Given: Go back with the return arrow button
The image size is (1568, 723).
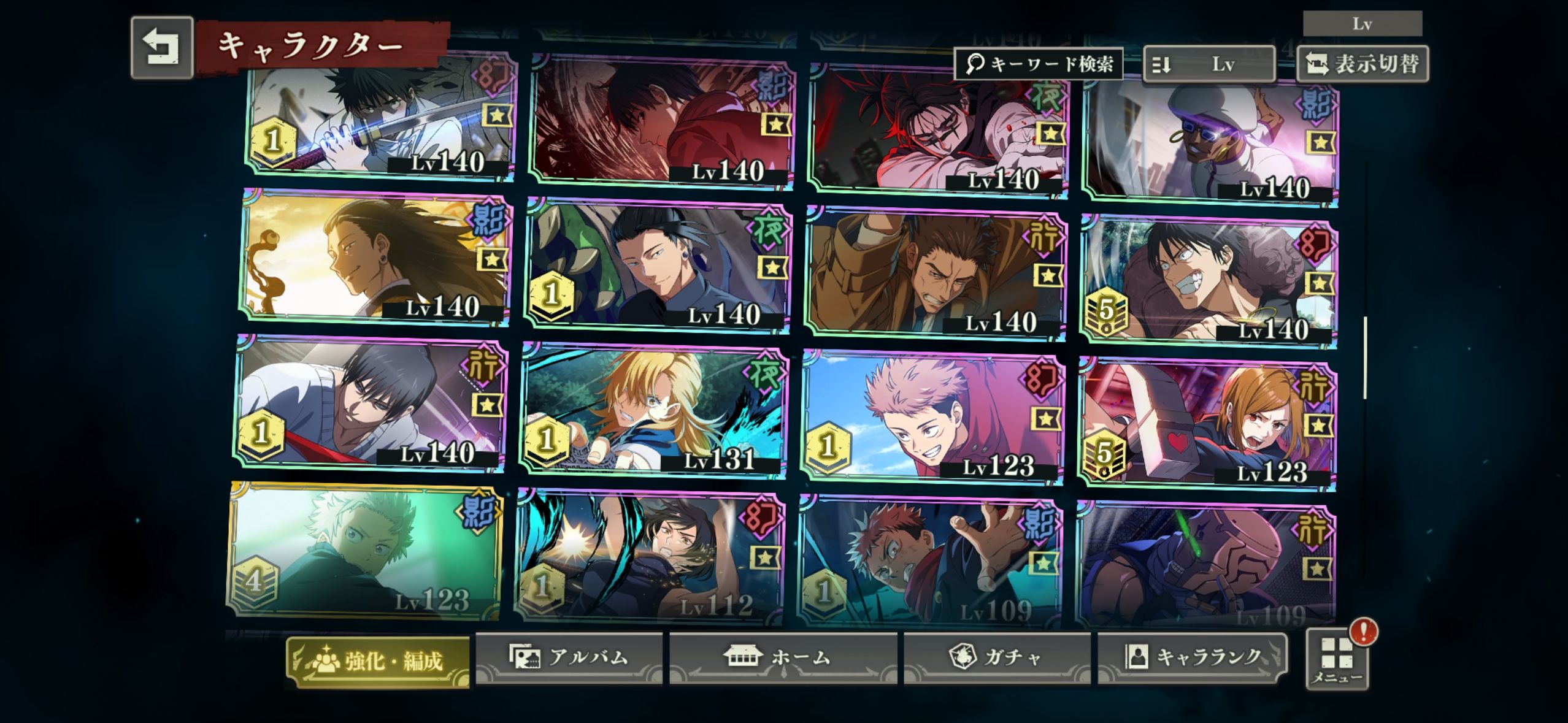Looking at the screenshot, I should pos(162,48).
